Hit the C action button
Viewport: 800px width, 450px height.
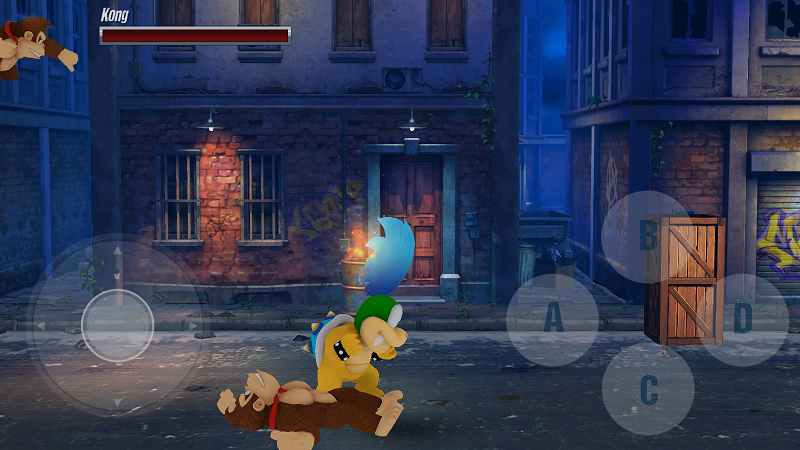click(648, 389)
